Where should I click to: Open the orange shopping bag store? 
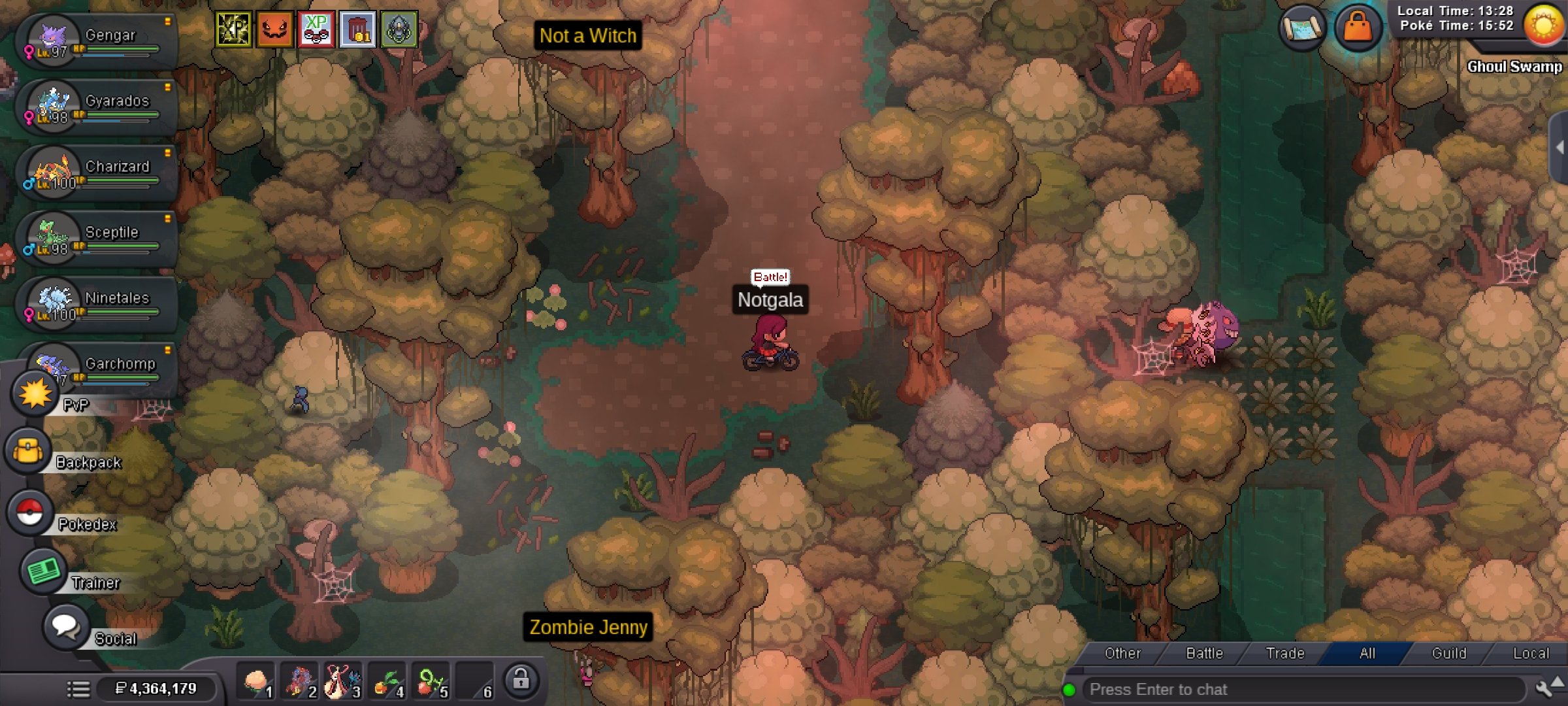(x=1358, y=27)
